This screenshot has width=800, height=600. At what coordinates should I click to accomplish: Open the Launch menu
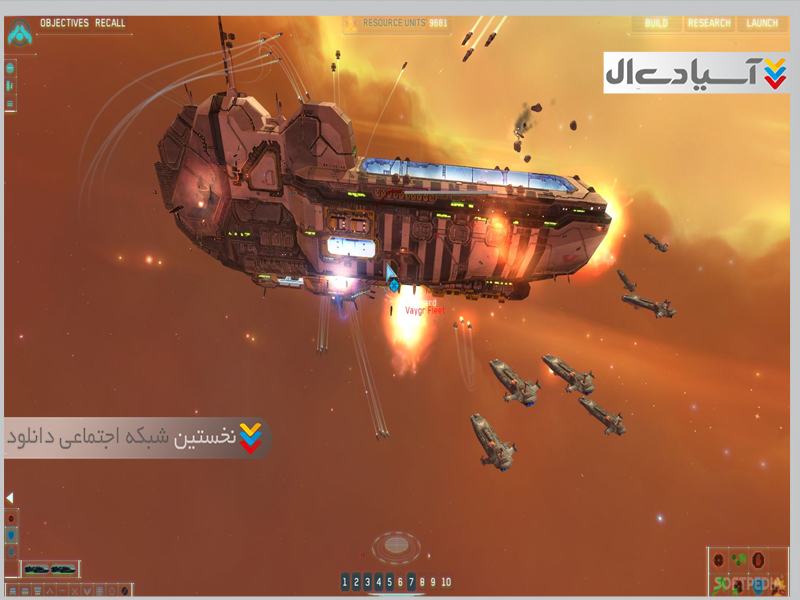(x=762, y=23)
